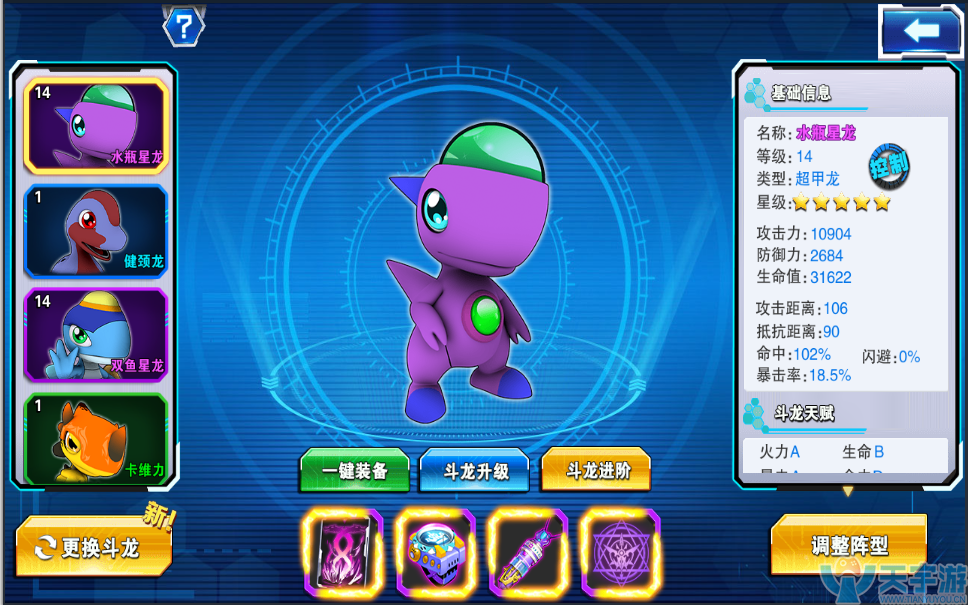Open 斗龙进阶 advancement
Screen dimensions: 968x605
coord(596,472)
